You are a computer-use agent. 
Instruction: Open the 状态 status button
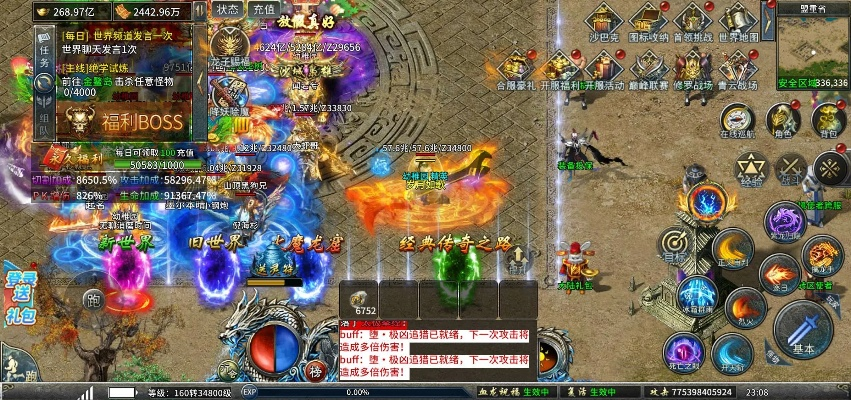[227, 9]
